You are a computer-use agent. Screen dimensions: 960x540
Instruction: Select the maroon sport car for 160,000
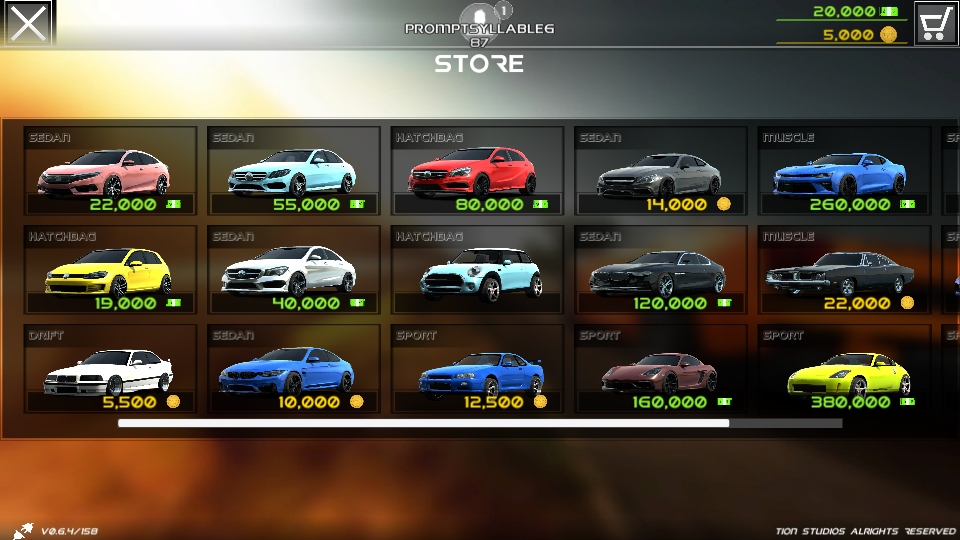(661, 369)
